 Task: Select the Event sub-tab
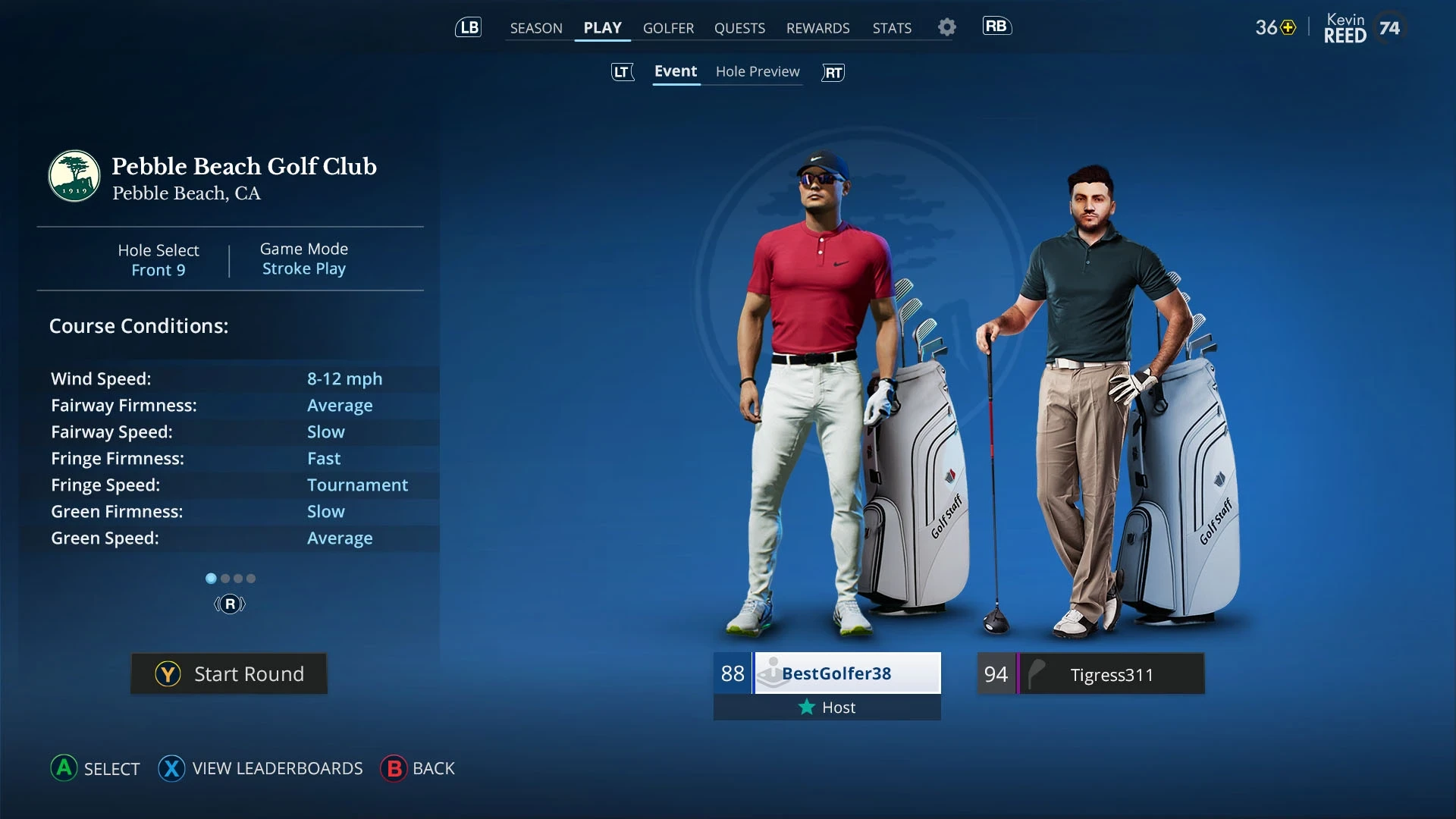coord(675,71)
